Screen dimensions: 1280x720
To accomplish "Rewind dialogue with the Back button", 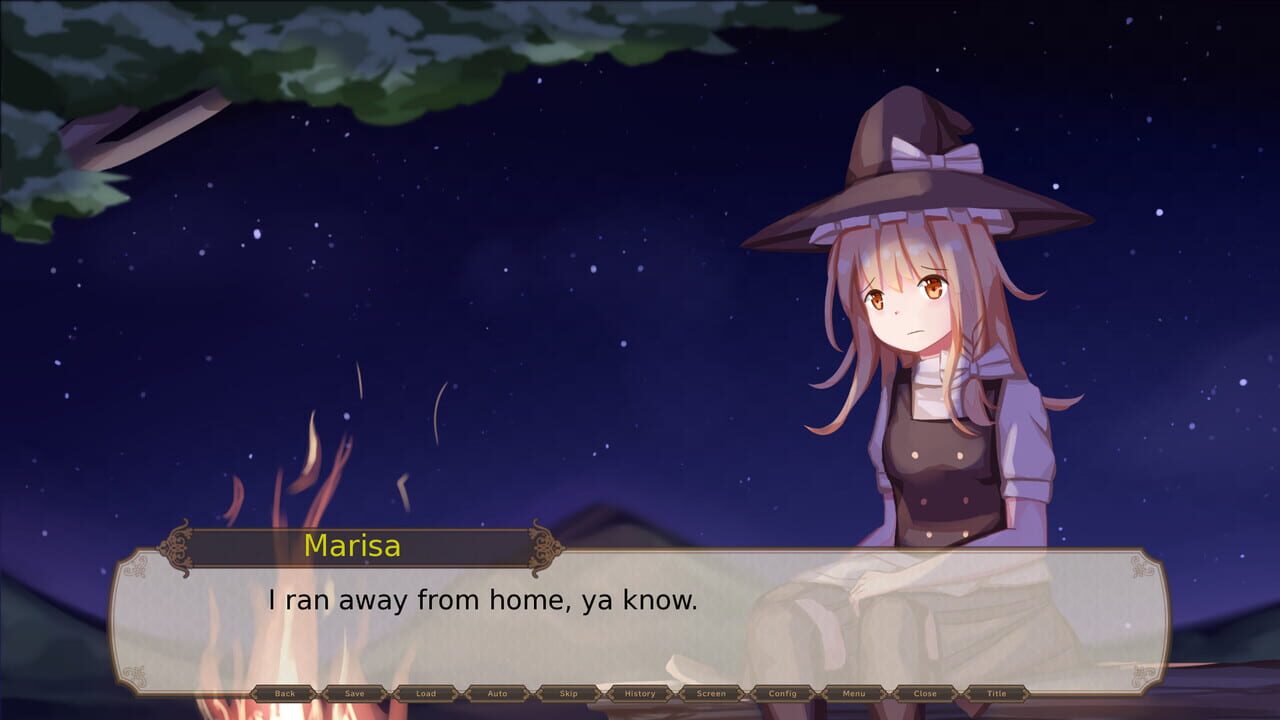I will (287, 693).
